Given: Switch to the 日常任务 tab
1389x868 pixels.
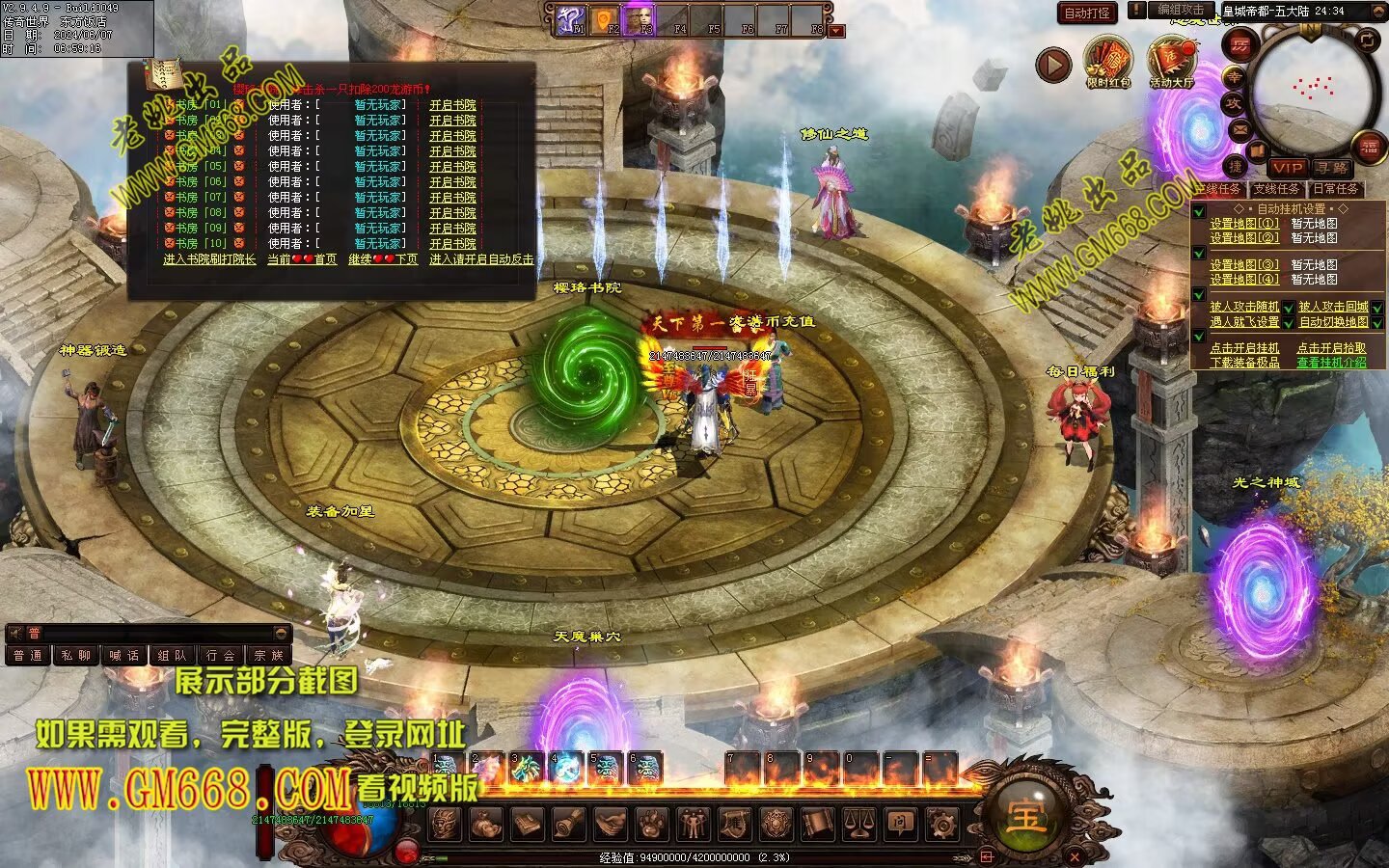Looking at the screenshot, I should 1335,189.
